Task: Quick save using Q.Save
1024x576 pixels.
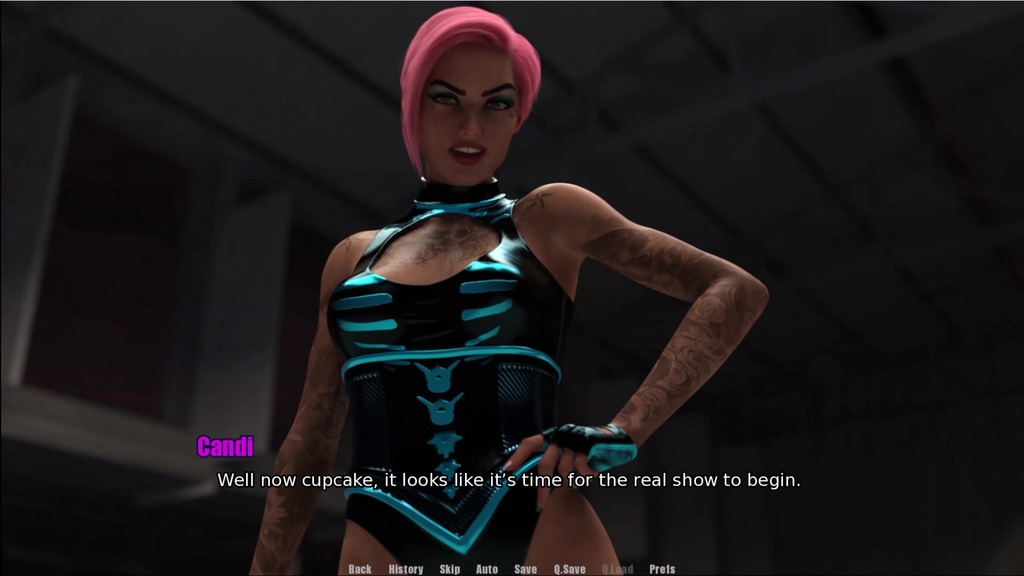Action: (x=570, y=569)
